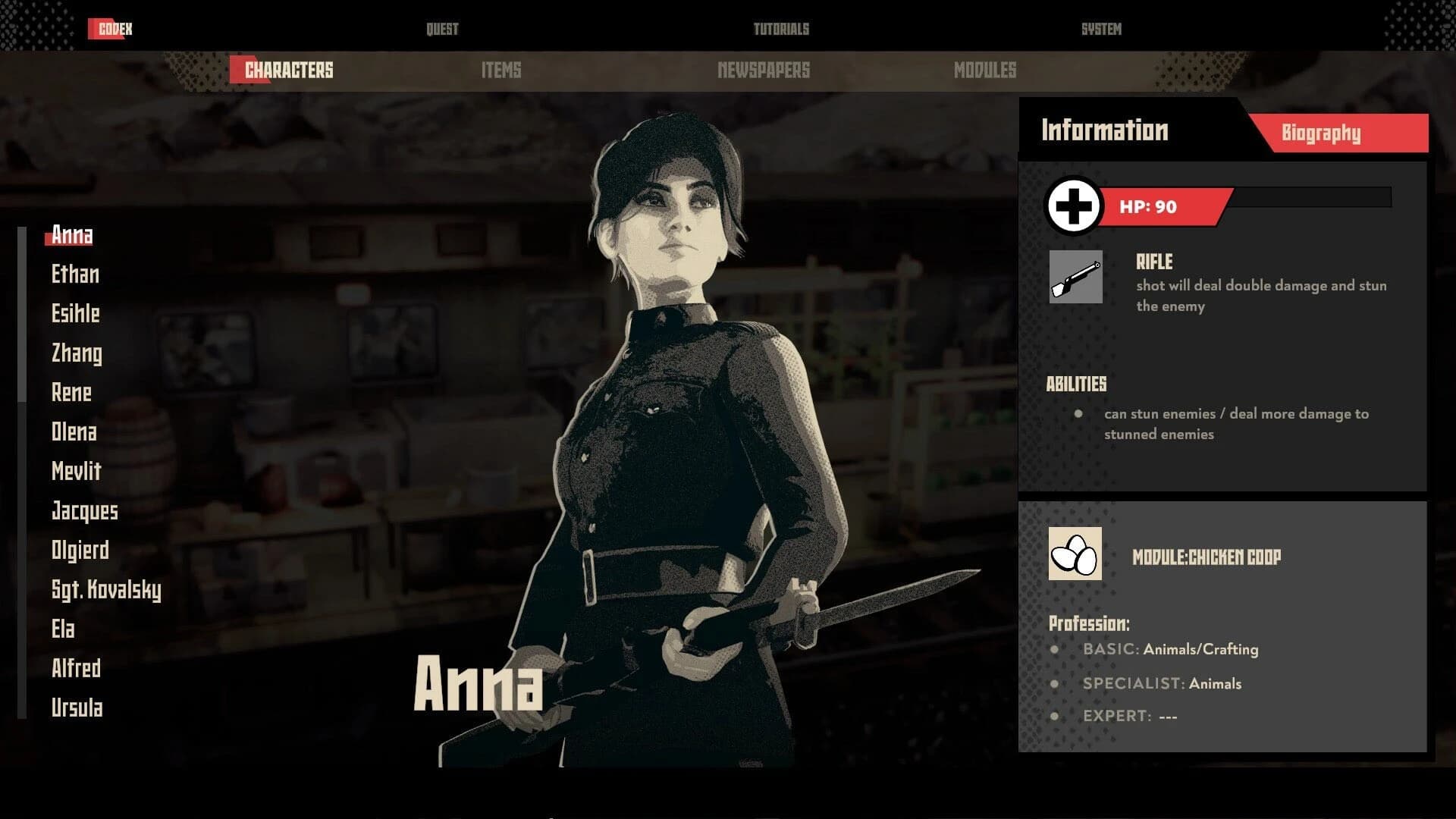View Anna's Biography tab
This screenshot has width=1456, height=819.
point(1321,133)
